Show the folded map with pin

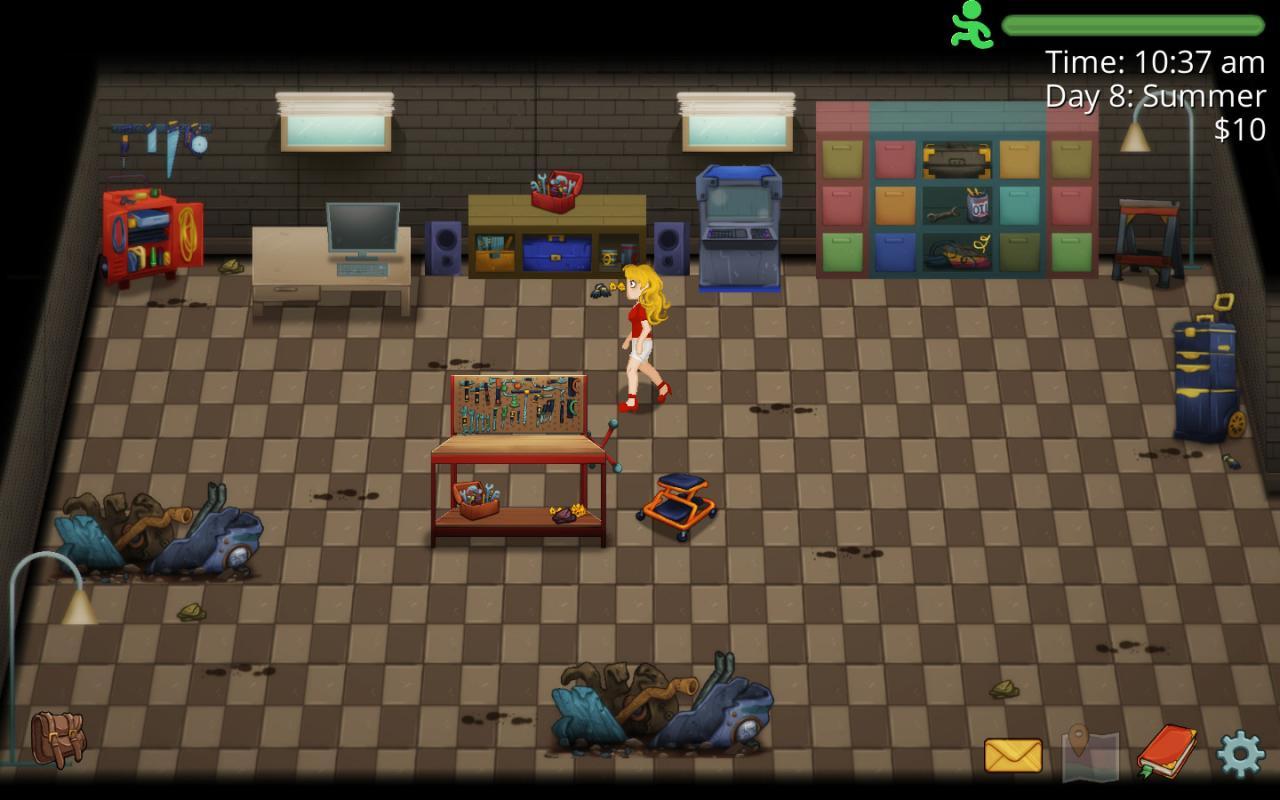(1089, 753)
